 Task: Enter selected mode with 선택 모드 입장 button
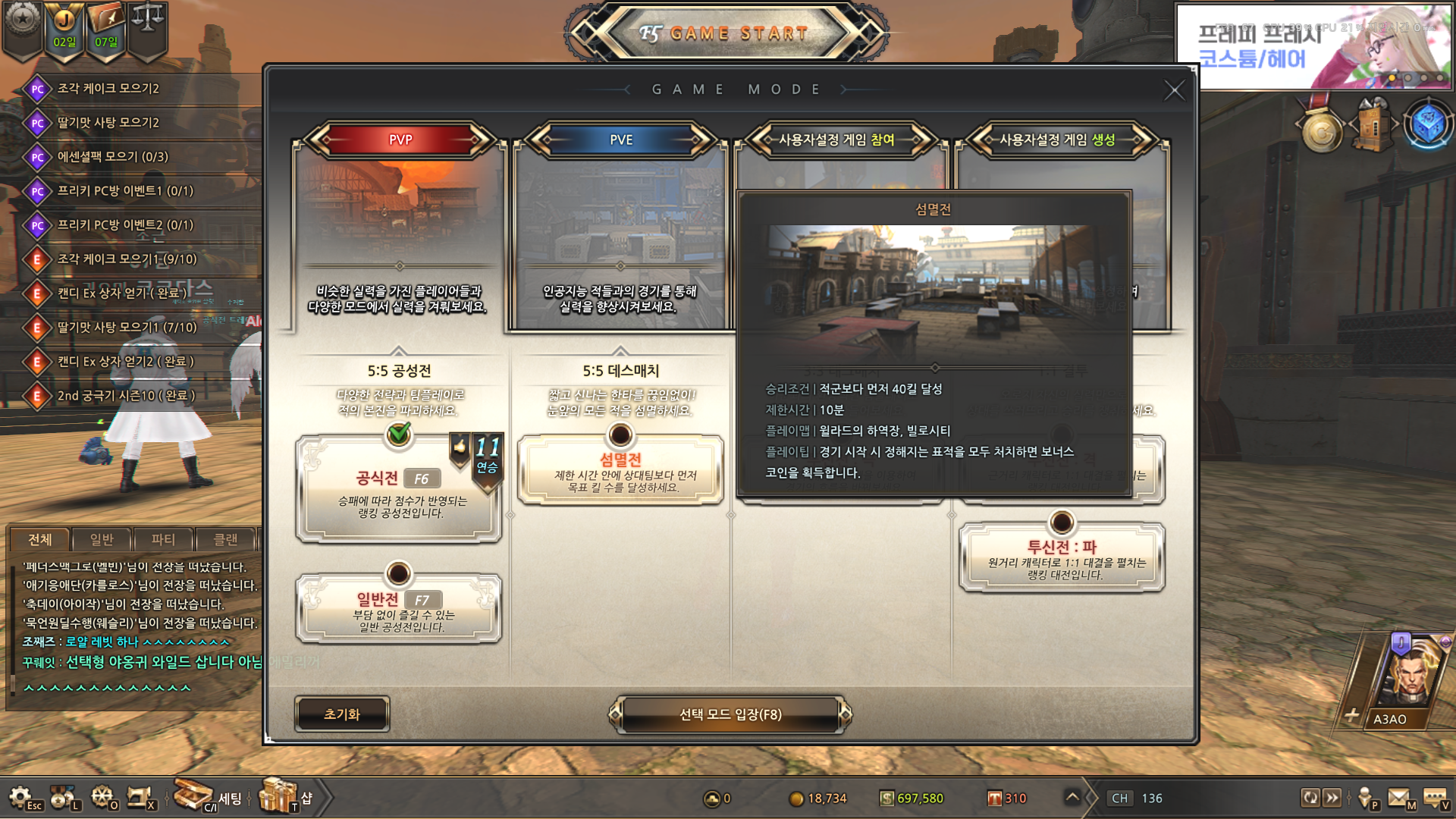730,714
